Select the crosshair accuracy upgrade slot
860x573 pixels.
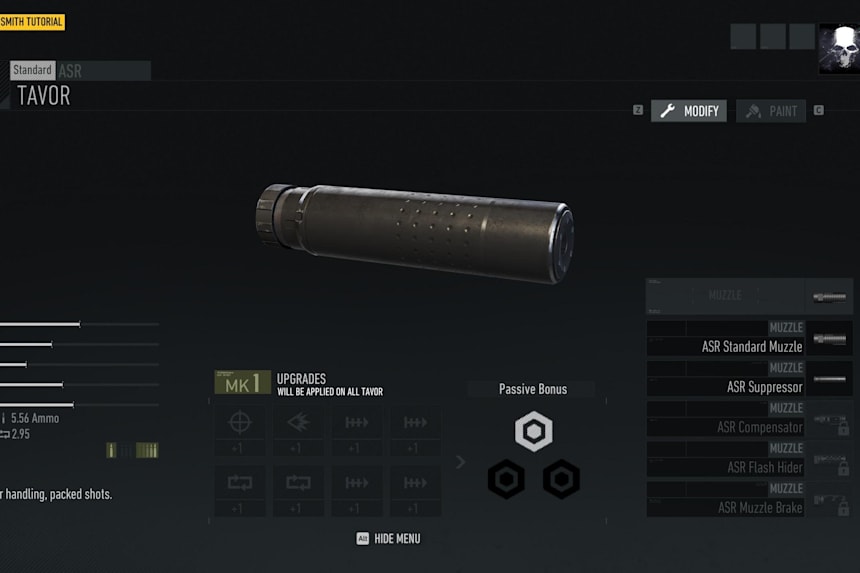point(239,431)
